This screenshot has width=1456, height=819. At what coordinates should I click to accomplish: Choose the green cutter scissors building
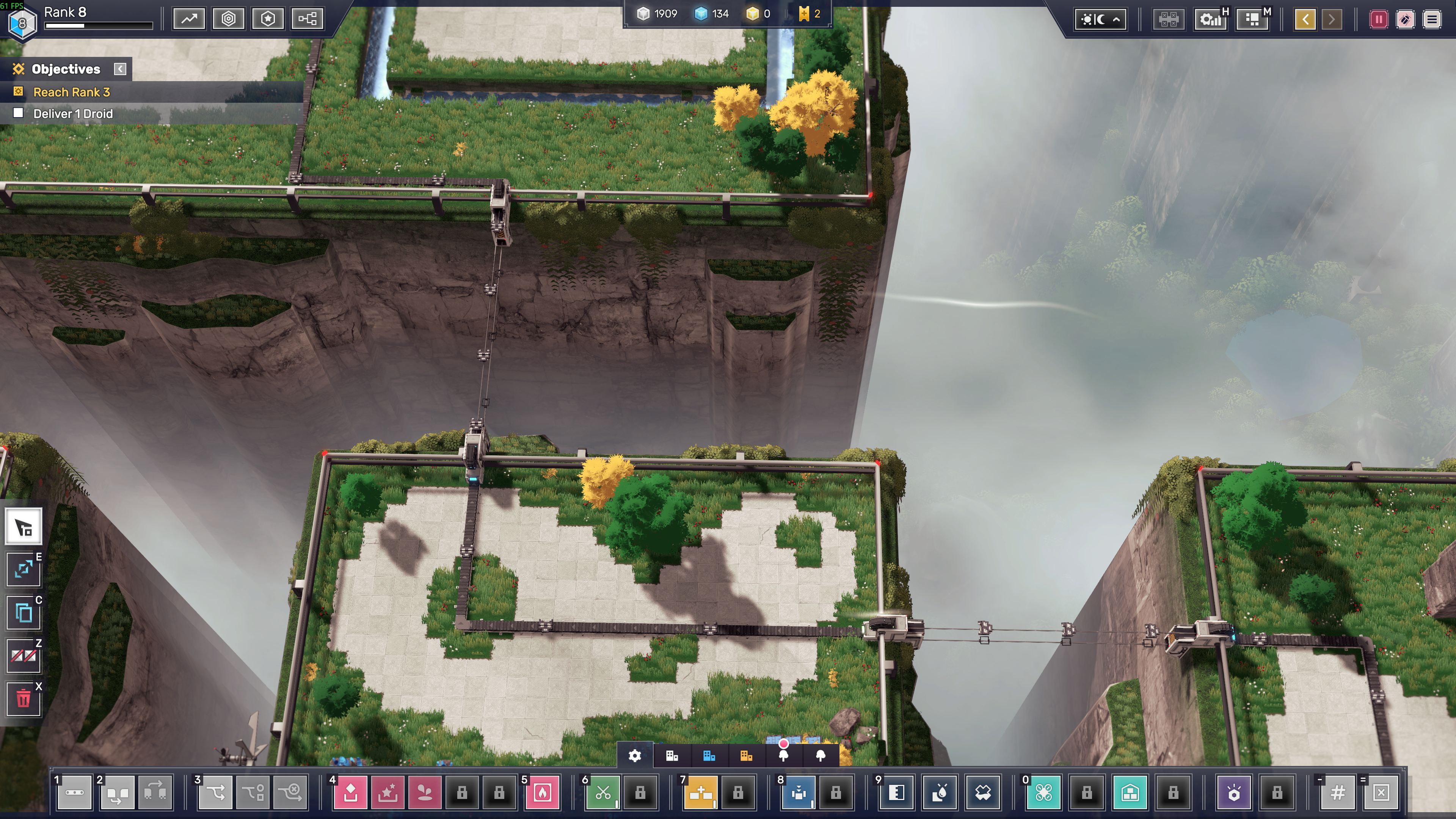pos(602,792)
